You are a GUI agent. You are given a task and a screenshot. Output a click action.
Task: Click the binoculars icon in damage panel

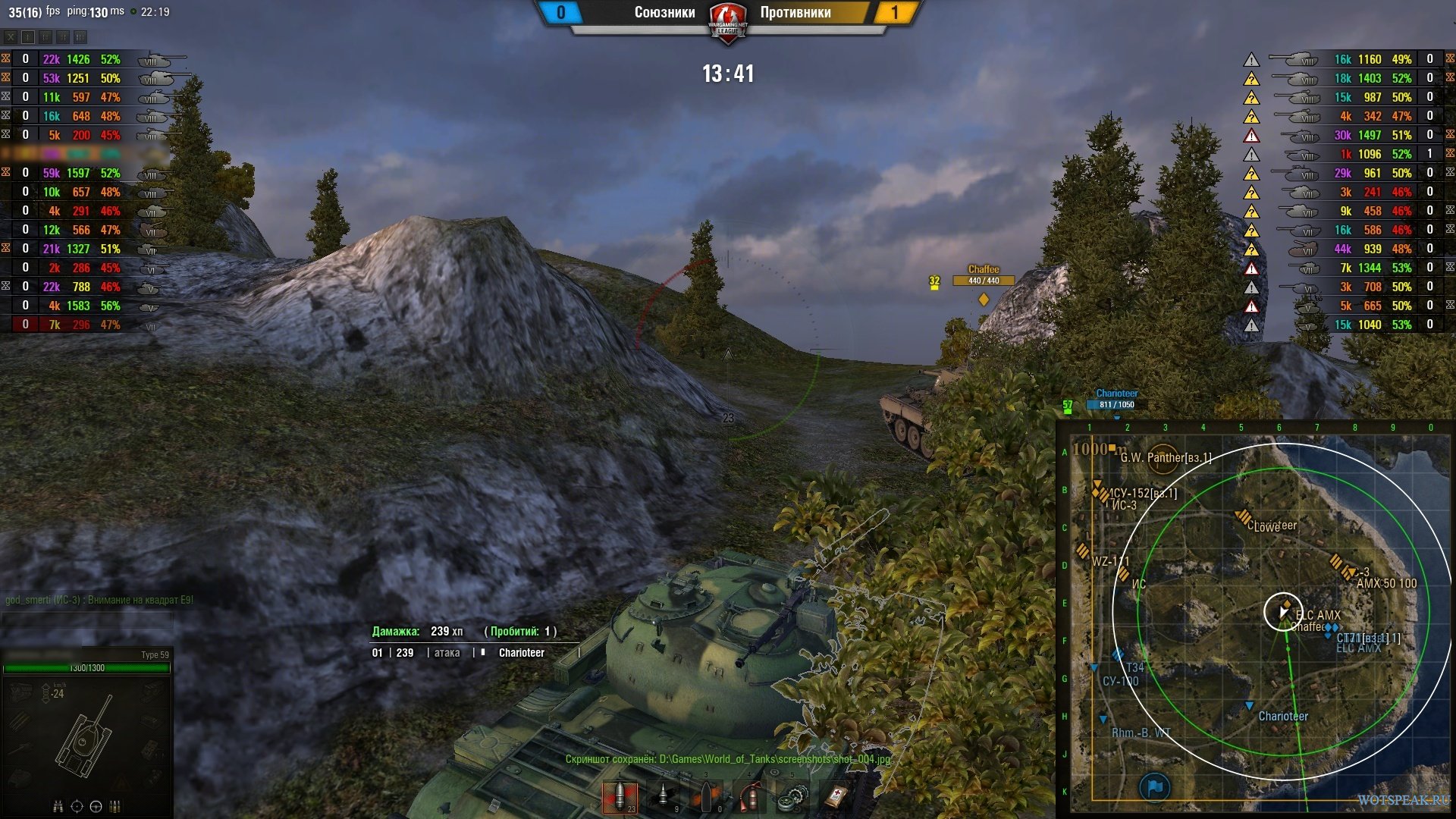click(58, 806)
